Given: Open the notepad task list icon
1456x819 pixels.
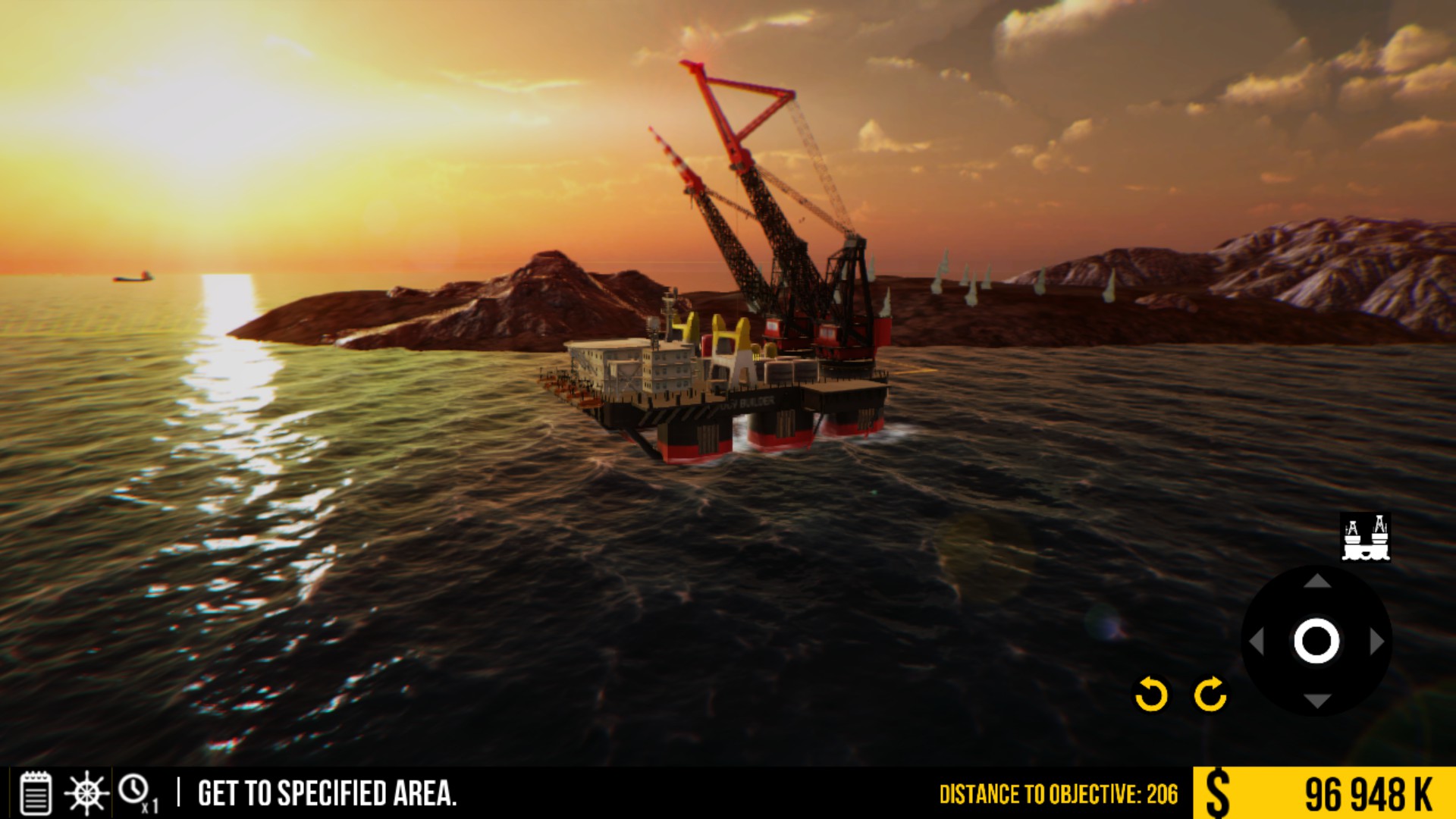Looking at the screenshot, I should pyautogui.click(x=35, y=793).
